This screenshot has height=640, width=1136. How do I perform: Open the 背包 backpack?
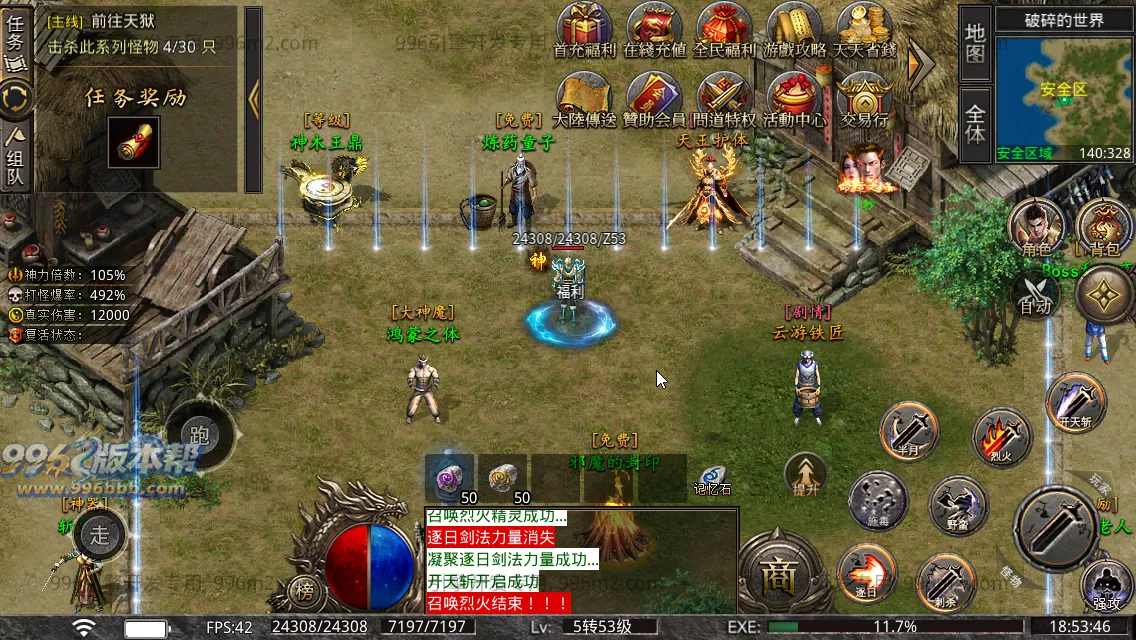[1104, 226]
